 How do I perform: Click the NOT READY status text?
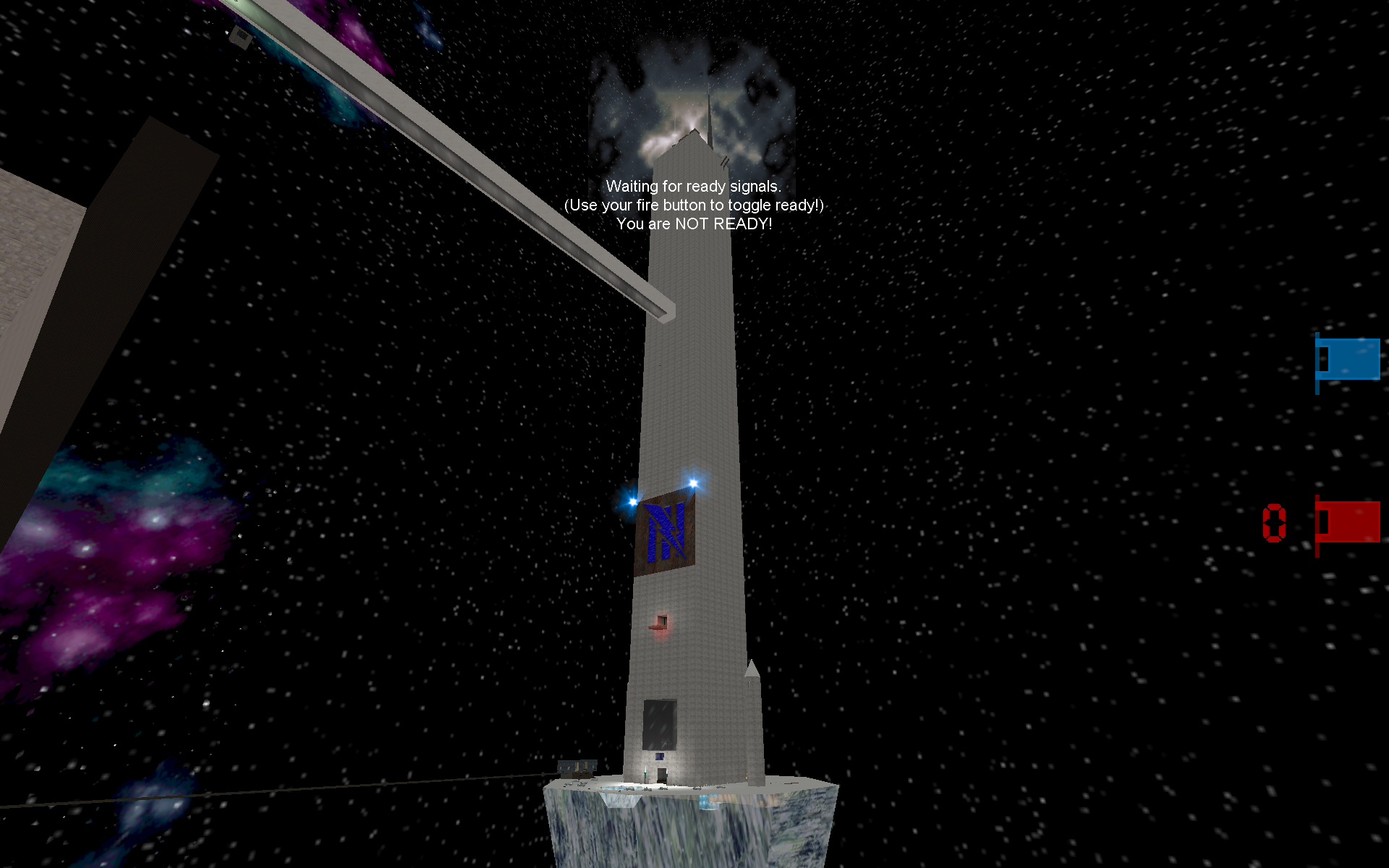[x=694, y=224]
